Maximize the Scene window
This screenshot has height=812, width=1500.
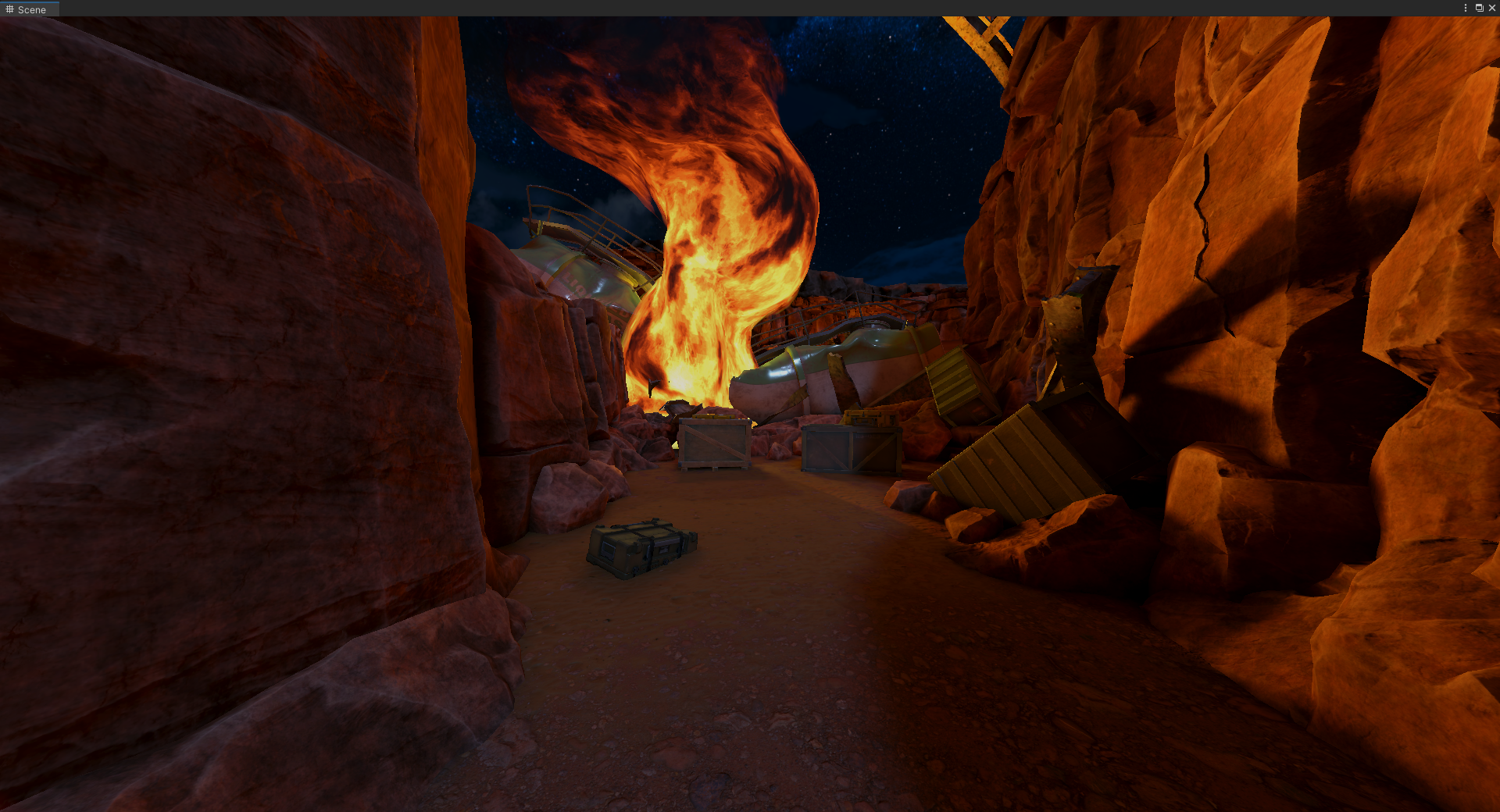[x=1479, y=8]
